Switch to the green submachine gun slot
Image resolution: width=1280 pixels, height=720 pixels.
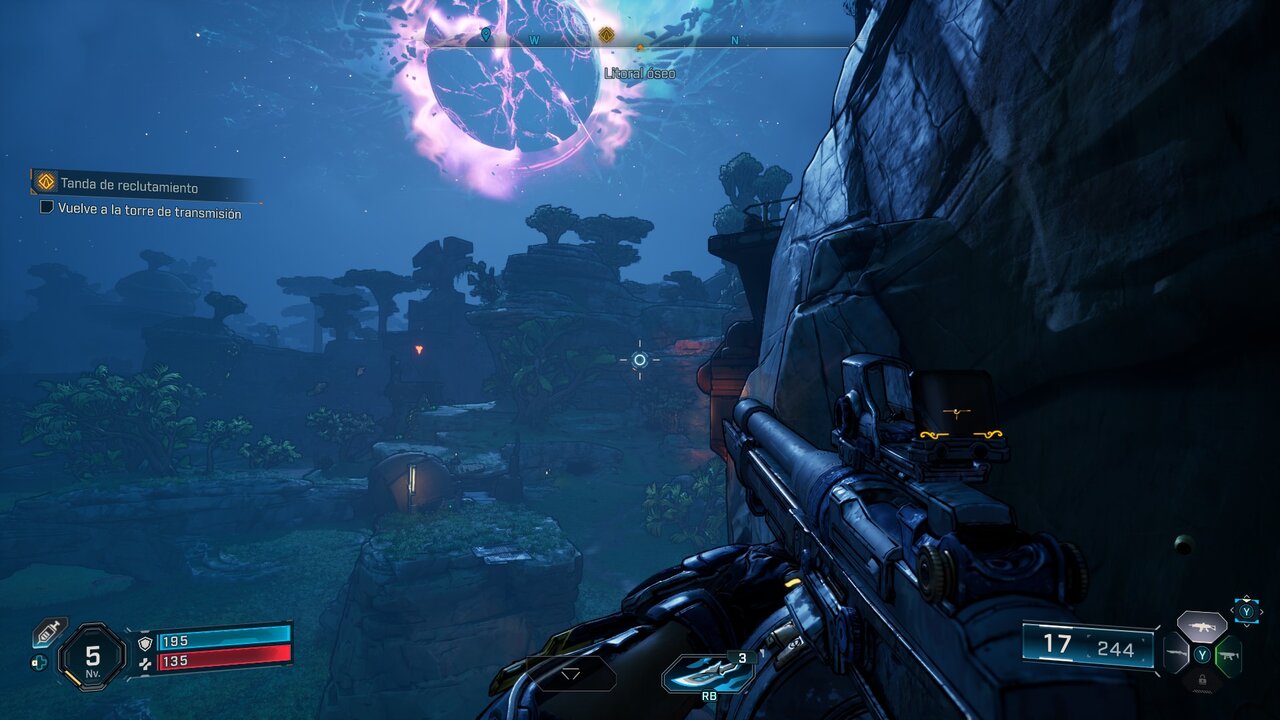1228,655
